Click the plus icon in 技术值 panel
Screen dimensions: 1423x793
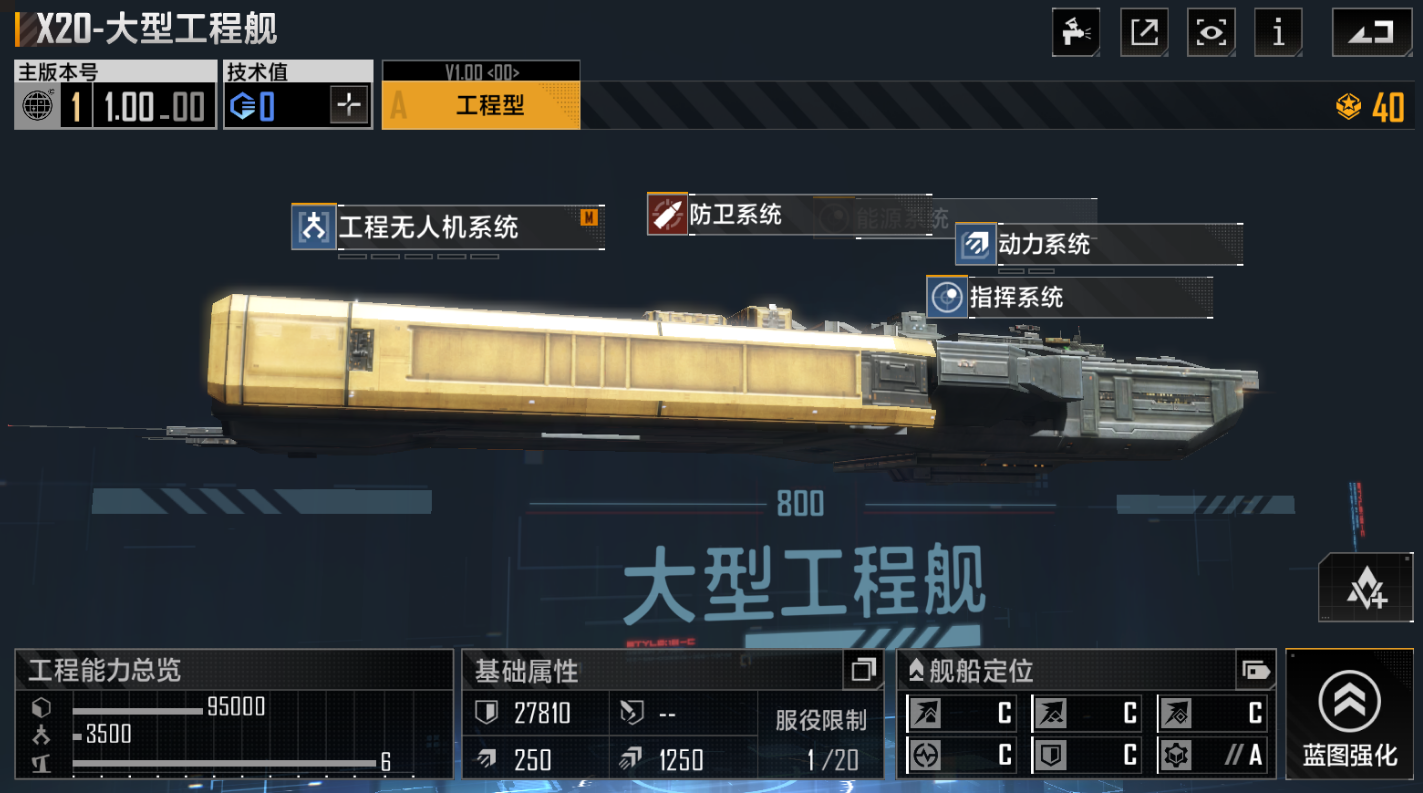[x=348, y=102]
